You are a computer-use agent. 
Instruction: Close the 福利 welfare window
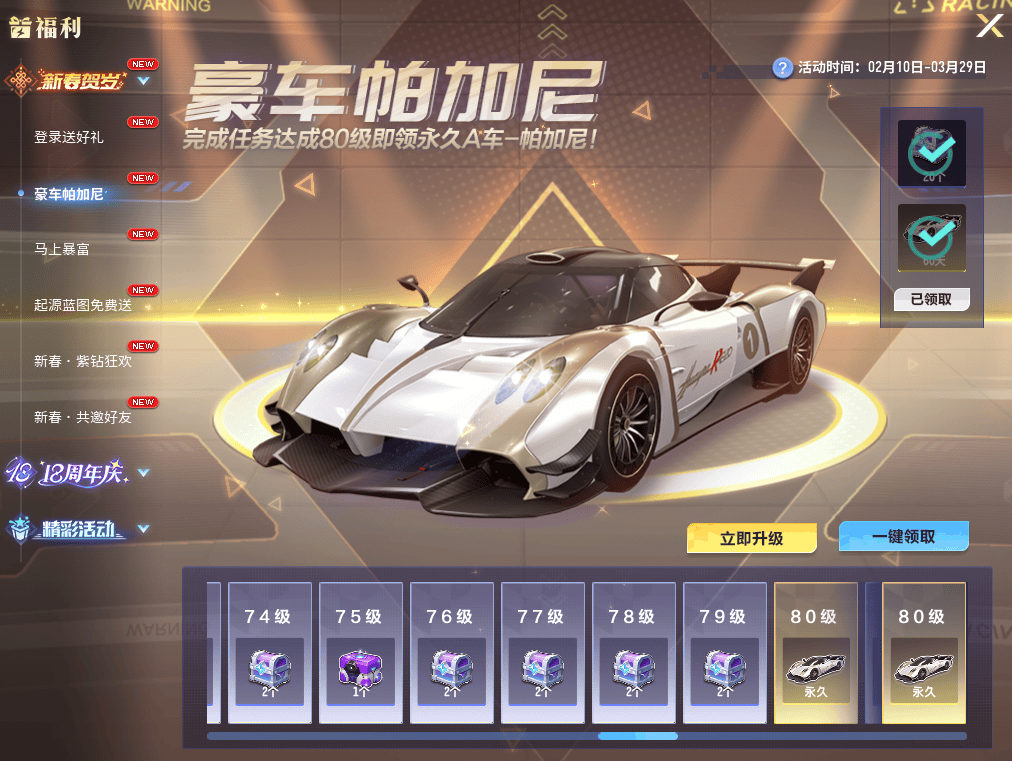pos(989,26)
